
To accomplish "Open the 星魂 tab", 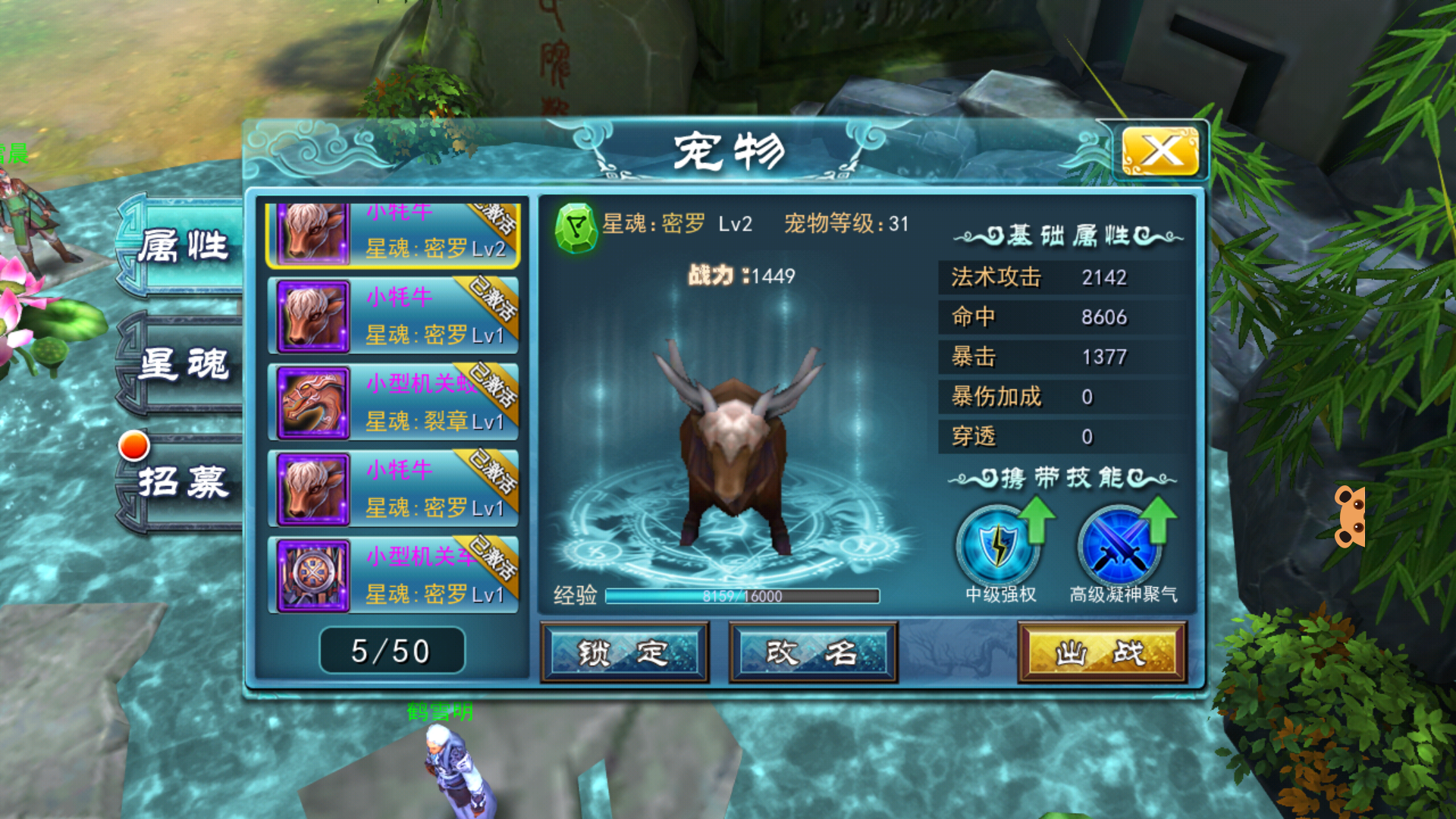I will tap(182, 364).
